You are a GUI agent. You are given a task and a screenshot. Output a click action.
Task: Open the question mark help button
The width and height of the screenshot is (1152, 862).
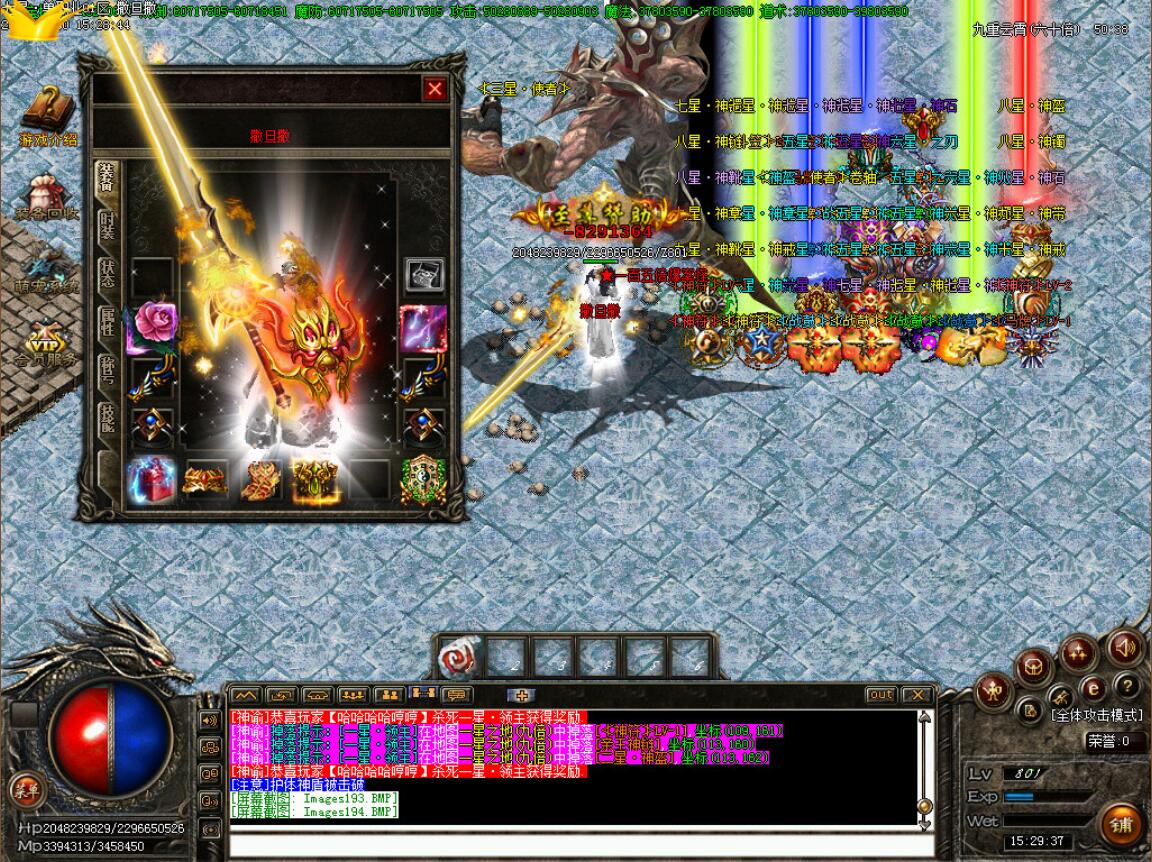pos(1127,687)
